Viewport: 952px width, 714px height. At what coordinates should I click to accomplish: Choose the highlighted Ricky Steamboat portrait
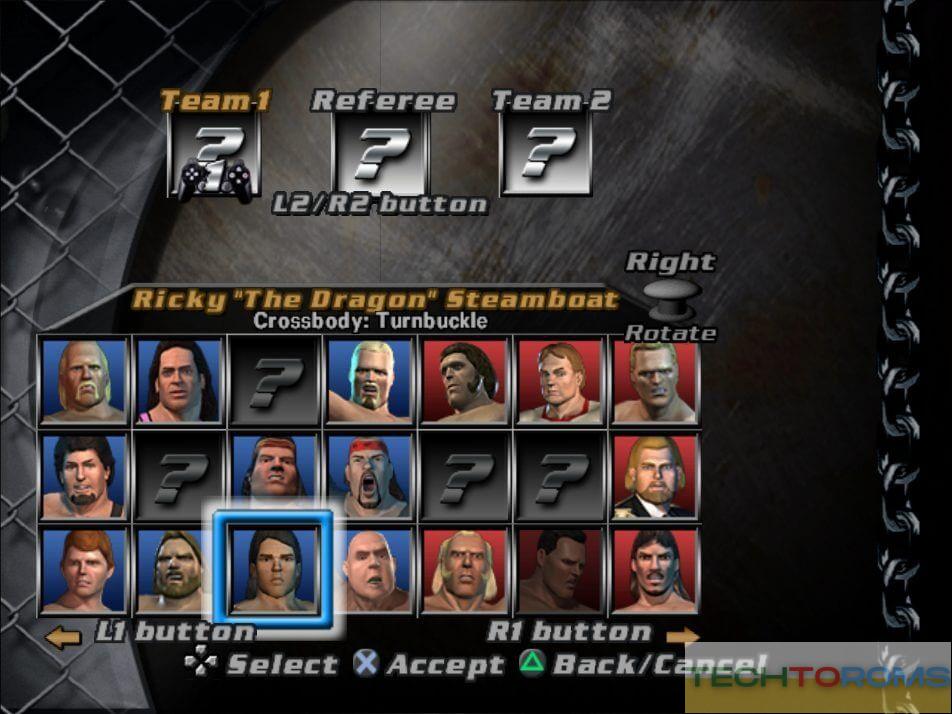[274, 569]
